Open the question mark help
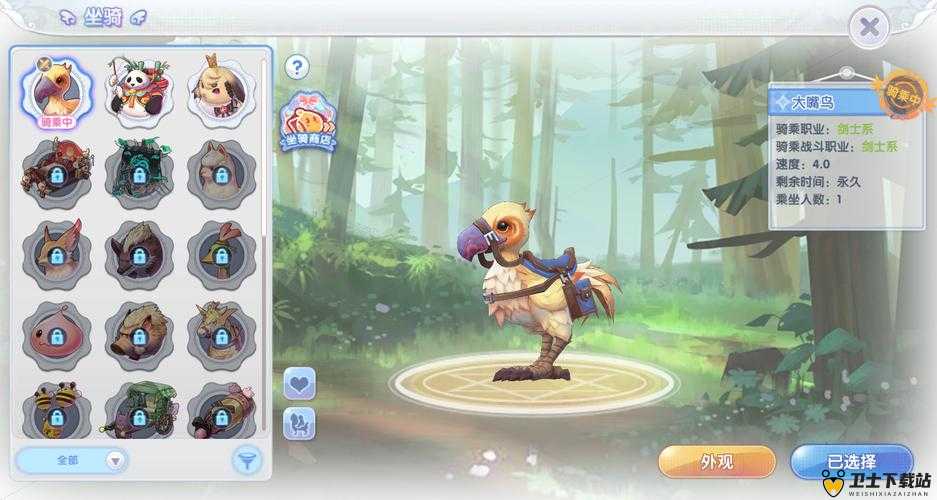The image size is (937, 500). [296, 67]
